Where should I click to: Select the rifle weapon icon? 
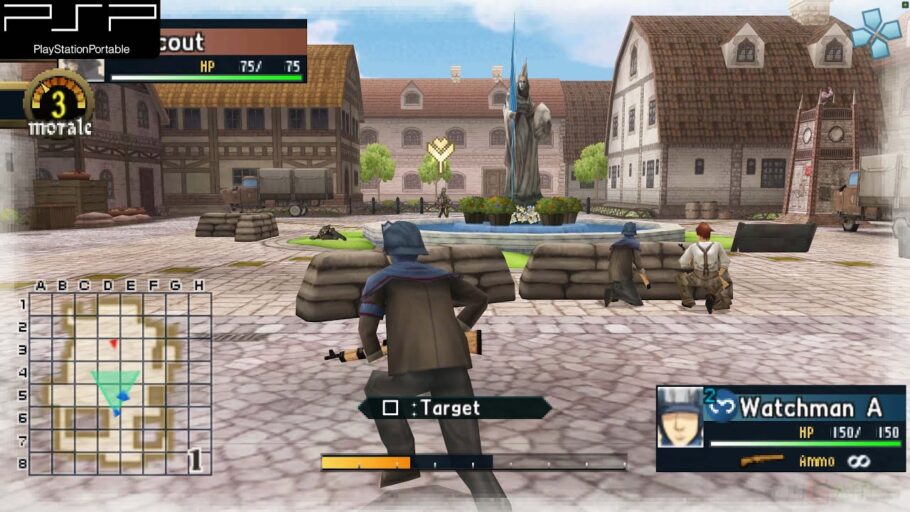coord(762,460)
